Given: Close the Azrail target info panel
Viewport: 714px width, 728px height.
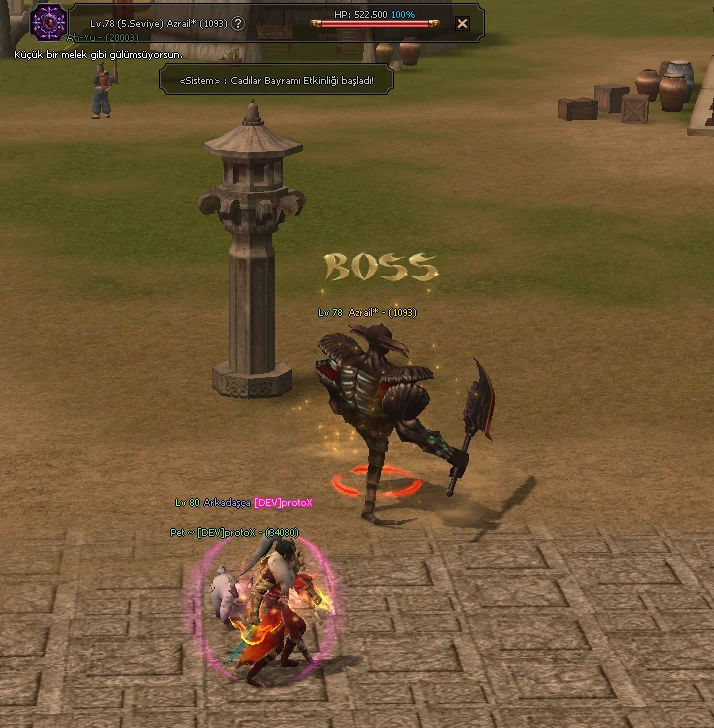Looking at the screenshot, I should tap(461, 23).
